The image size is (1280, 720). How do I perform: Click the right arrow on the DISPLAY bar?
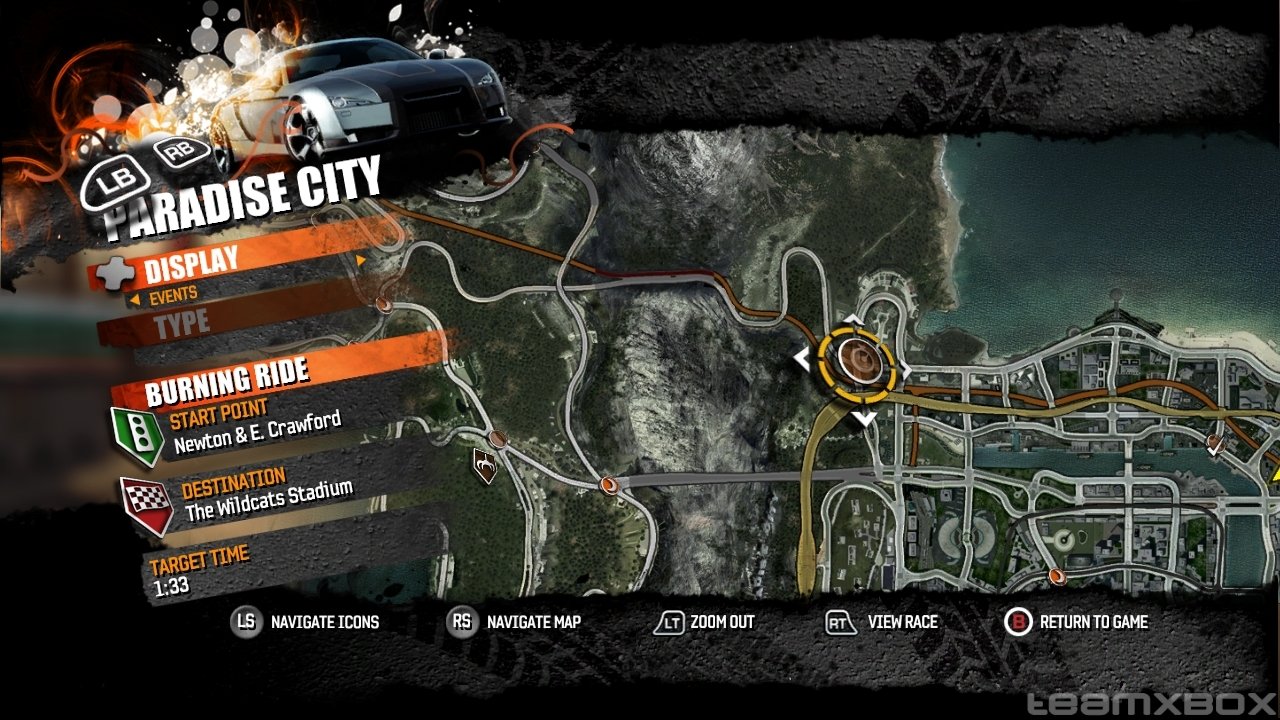click(361, 261)
